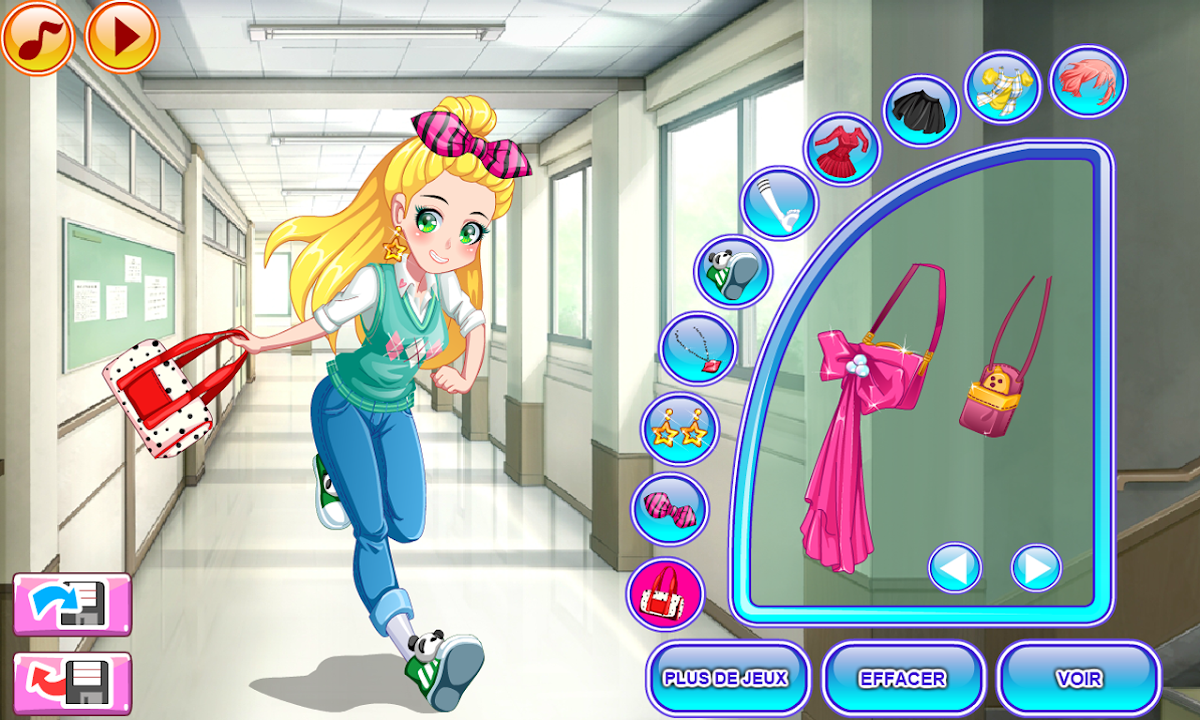
Task: Switch to the pink striped bow category
Action: pos(669,509)
